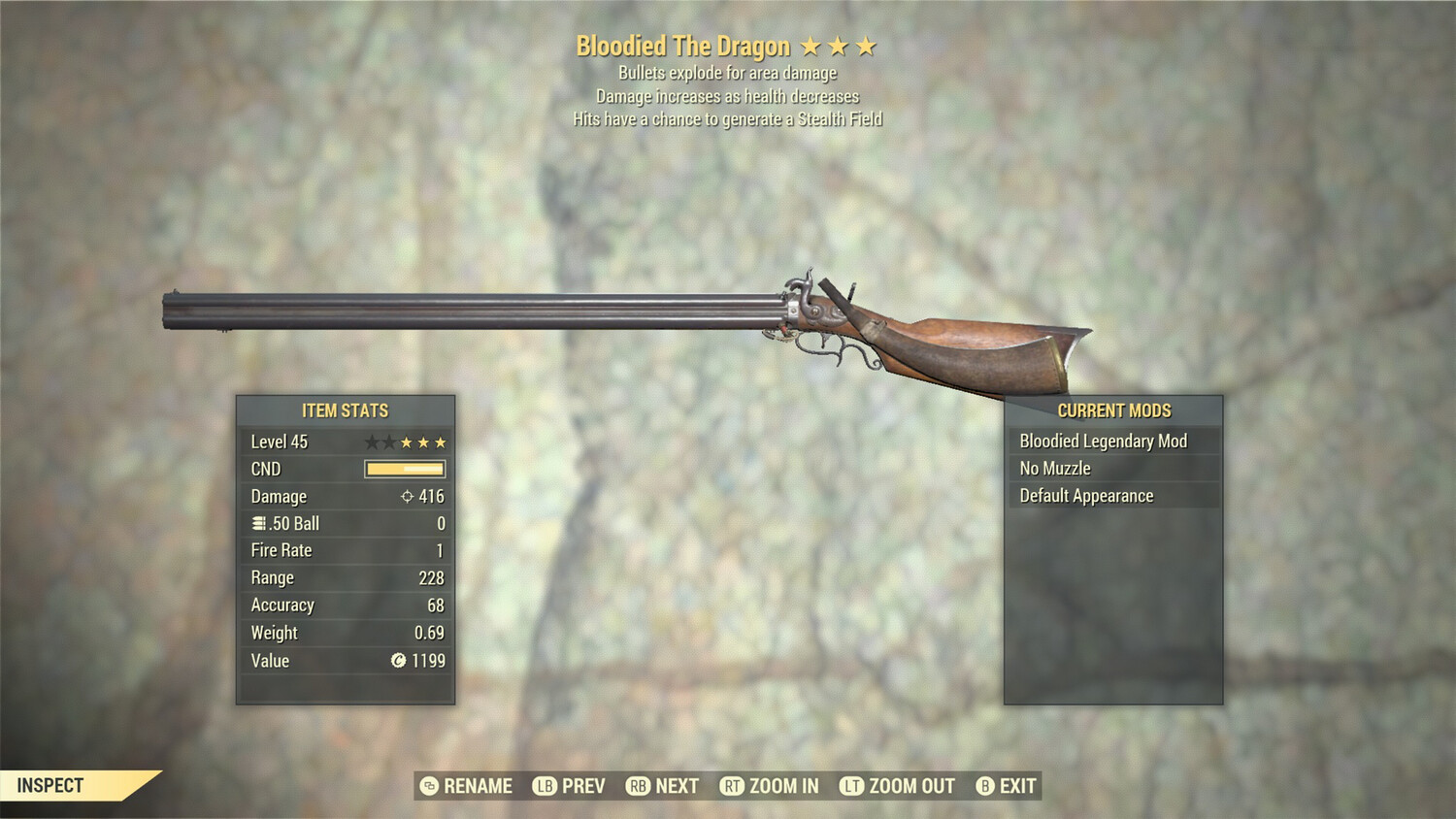This screenshot has width=1456, height=819.
Task: Click the crosshair damage icon
Action: (407, 497)
